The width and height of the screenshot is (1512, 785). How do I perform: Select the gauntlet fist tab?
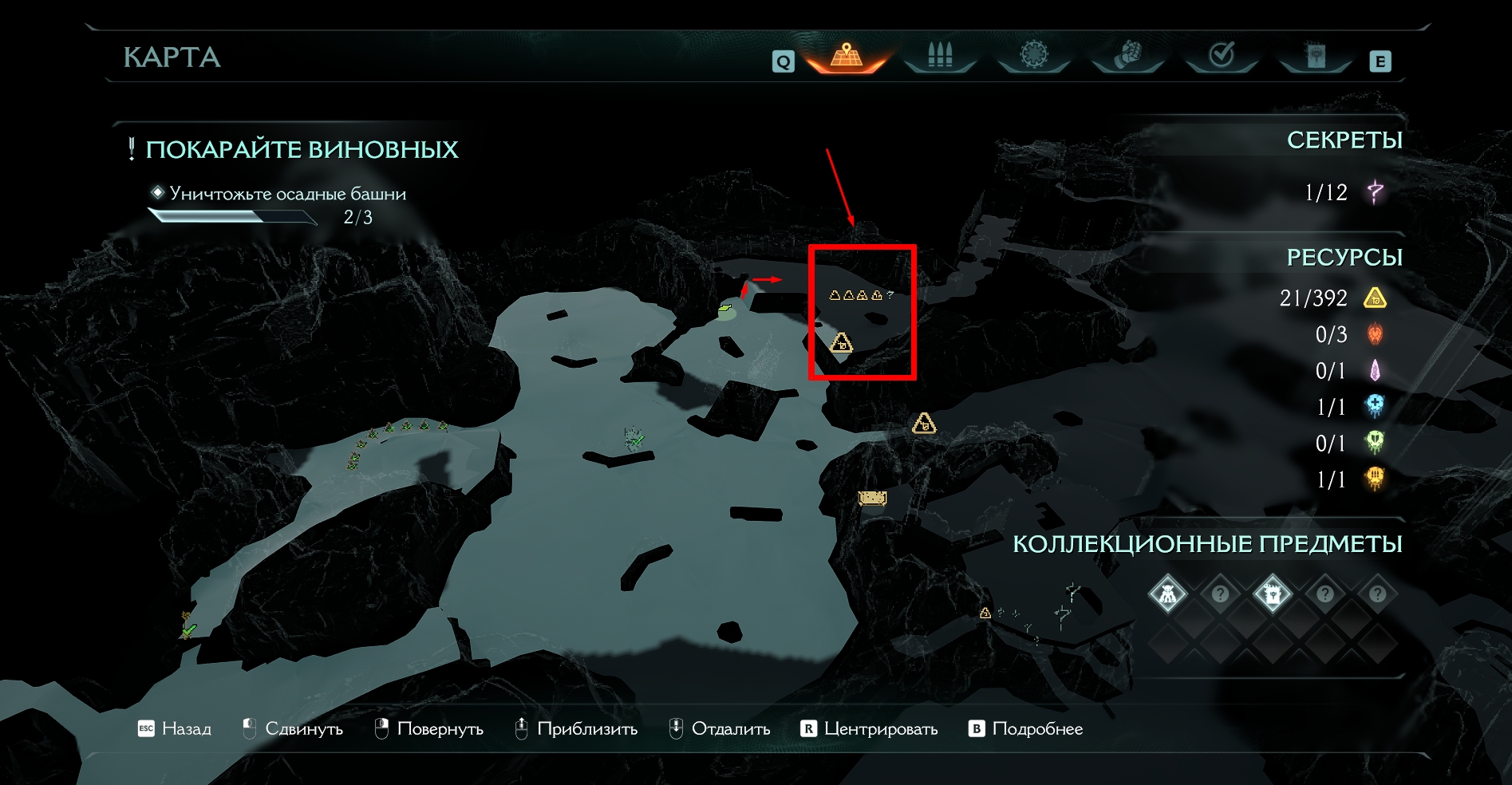pos(1127,56)
